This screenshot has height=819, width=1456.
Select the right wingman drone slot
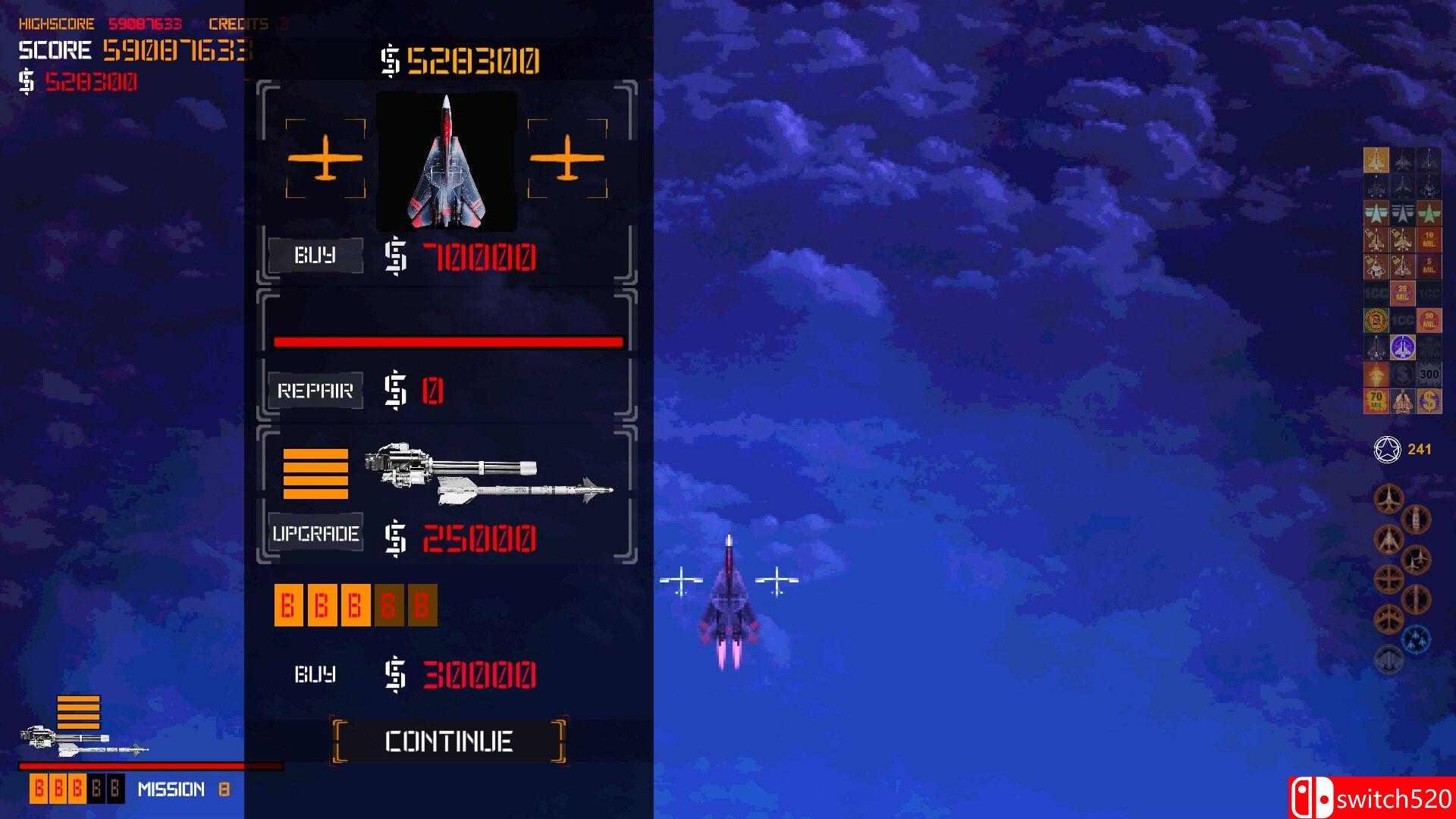(x=567, y=158)
